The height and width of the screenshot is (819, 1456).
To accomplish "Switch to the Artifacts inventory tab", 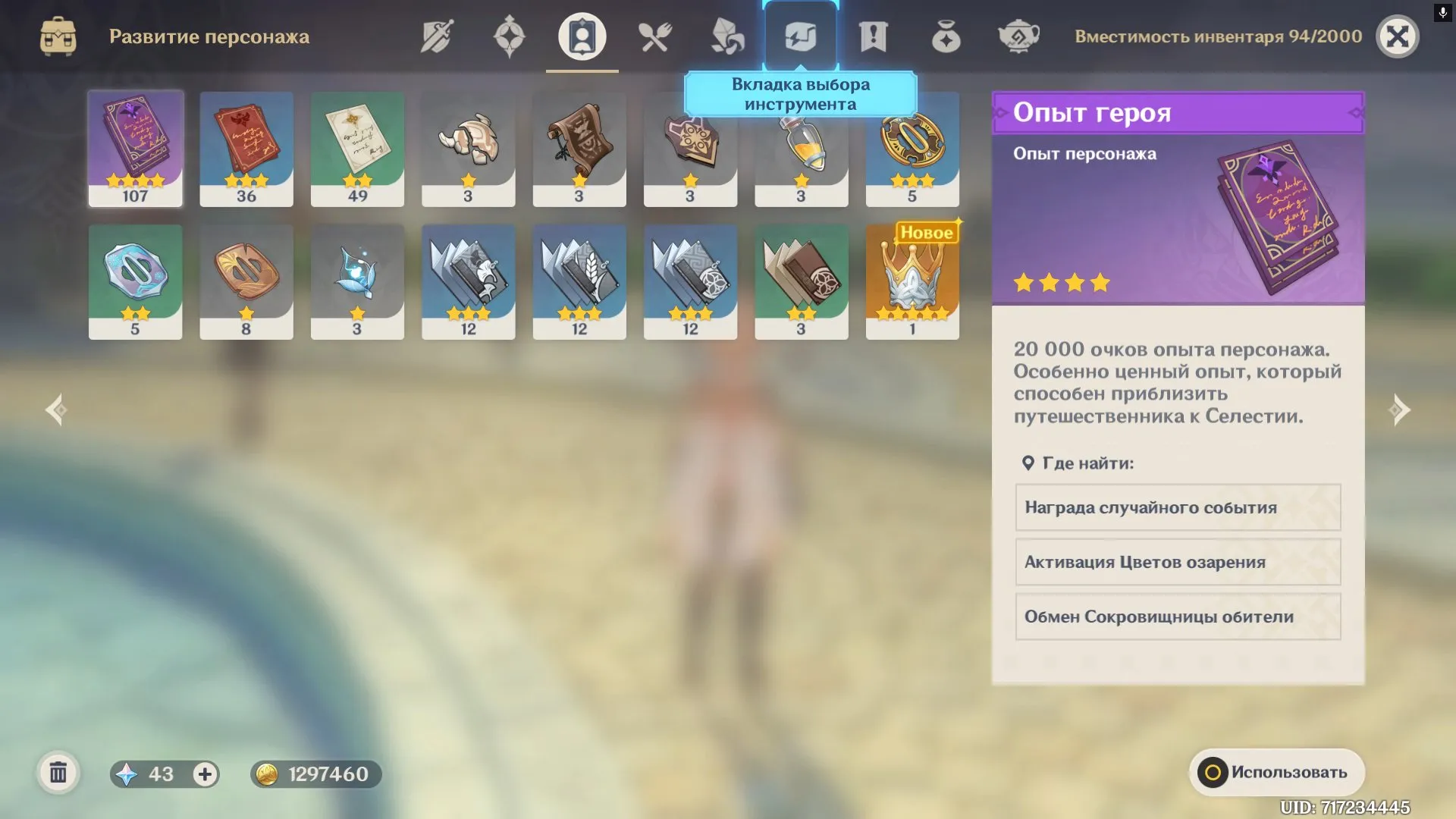I will (x=509, y=36).
